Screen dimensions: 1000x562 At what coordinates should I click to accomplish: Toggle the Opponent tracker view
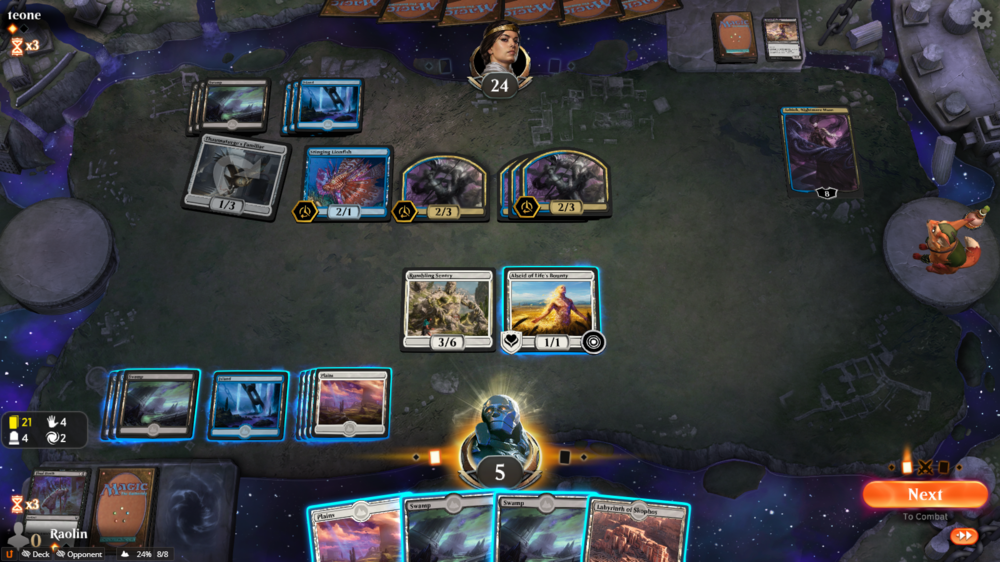[80, 554]
